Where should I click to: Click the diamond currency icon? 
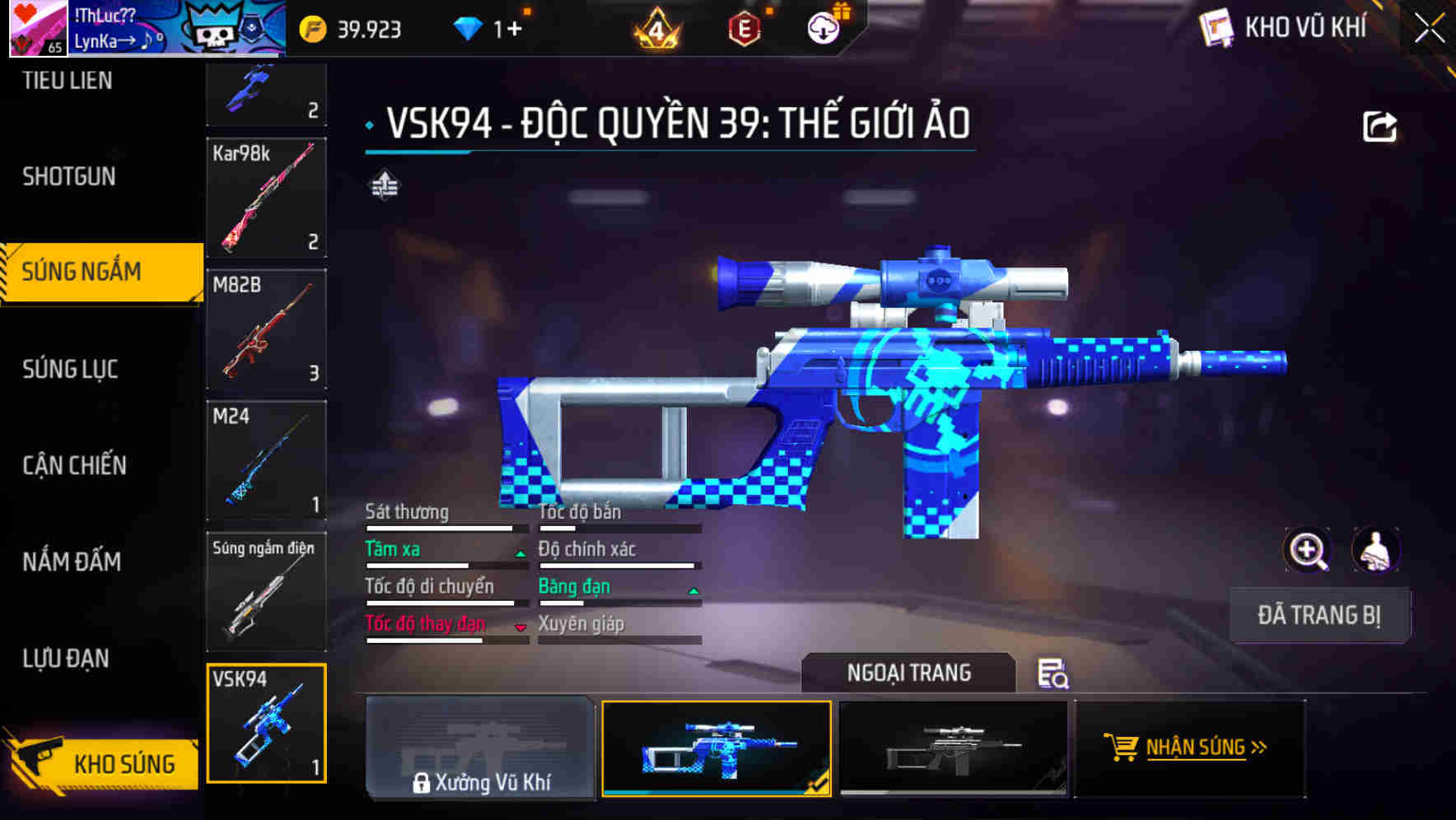pyautogui.click(x=467, y=27)
